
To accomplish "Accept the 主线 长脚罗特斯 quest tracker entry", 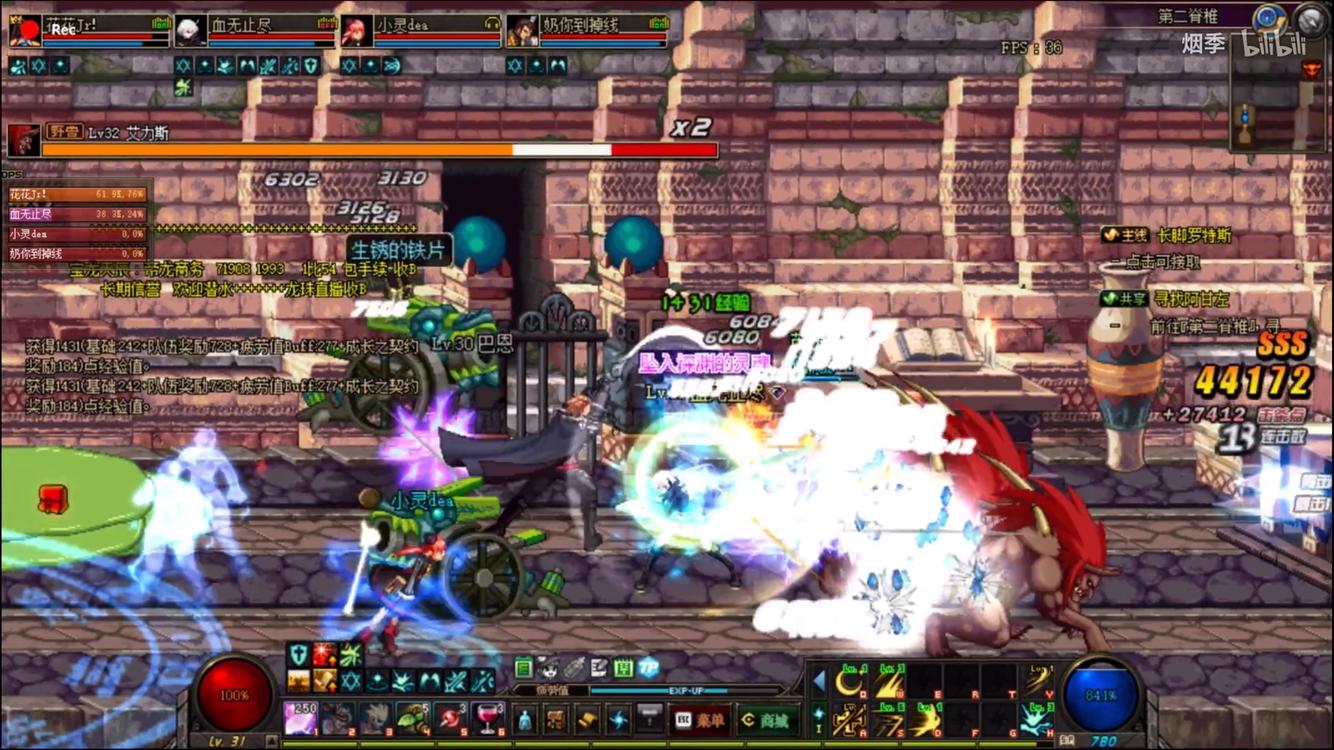I will (x=1166, y=236).
